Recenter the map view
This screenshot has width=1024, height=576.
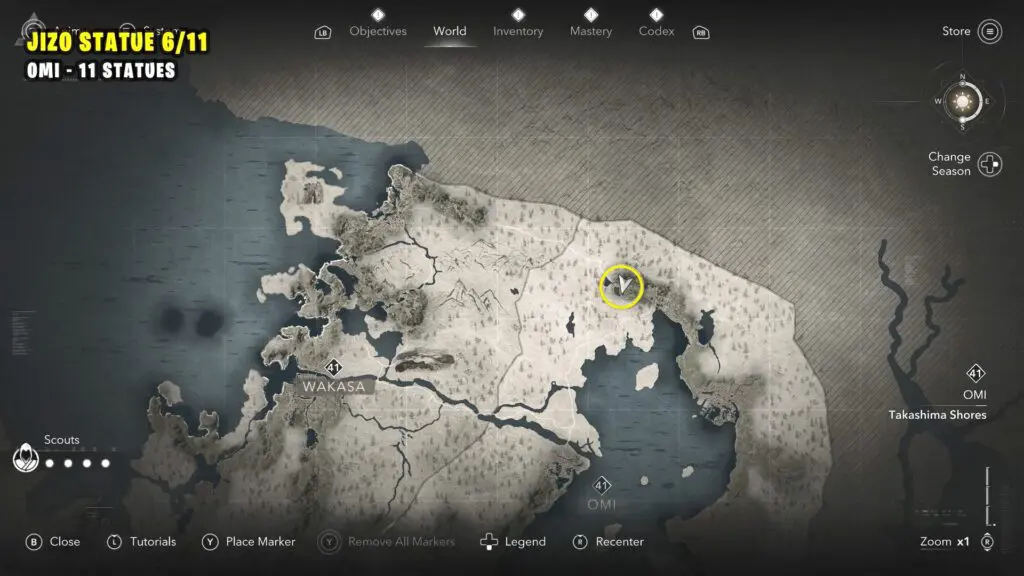click(x=608, y=542)
